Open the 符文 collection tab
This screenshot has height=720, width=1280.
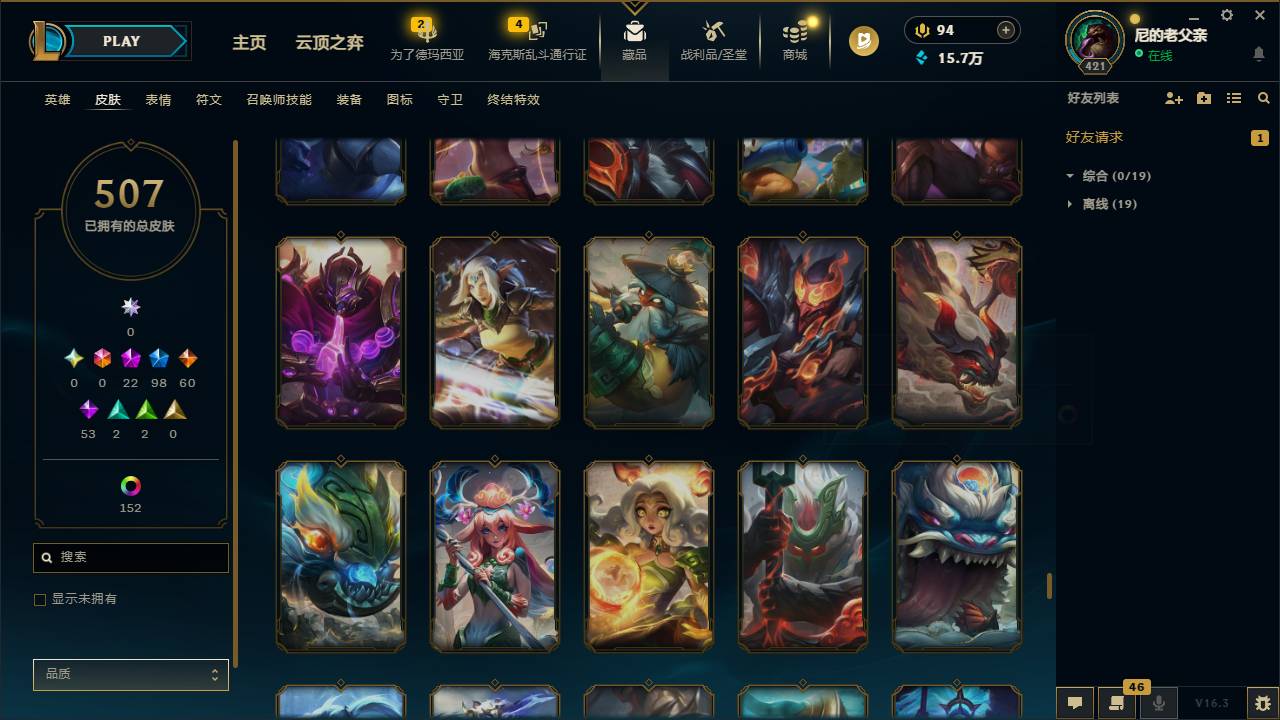pyautogui.click(x=208, y=99)
